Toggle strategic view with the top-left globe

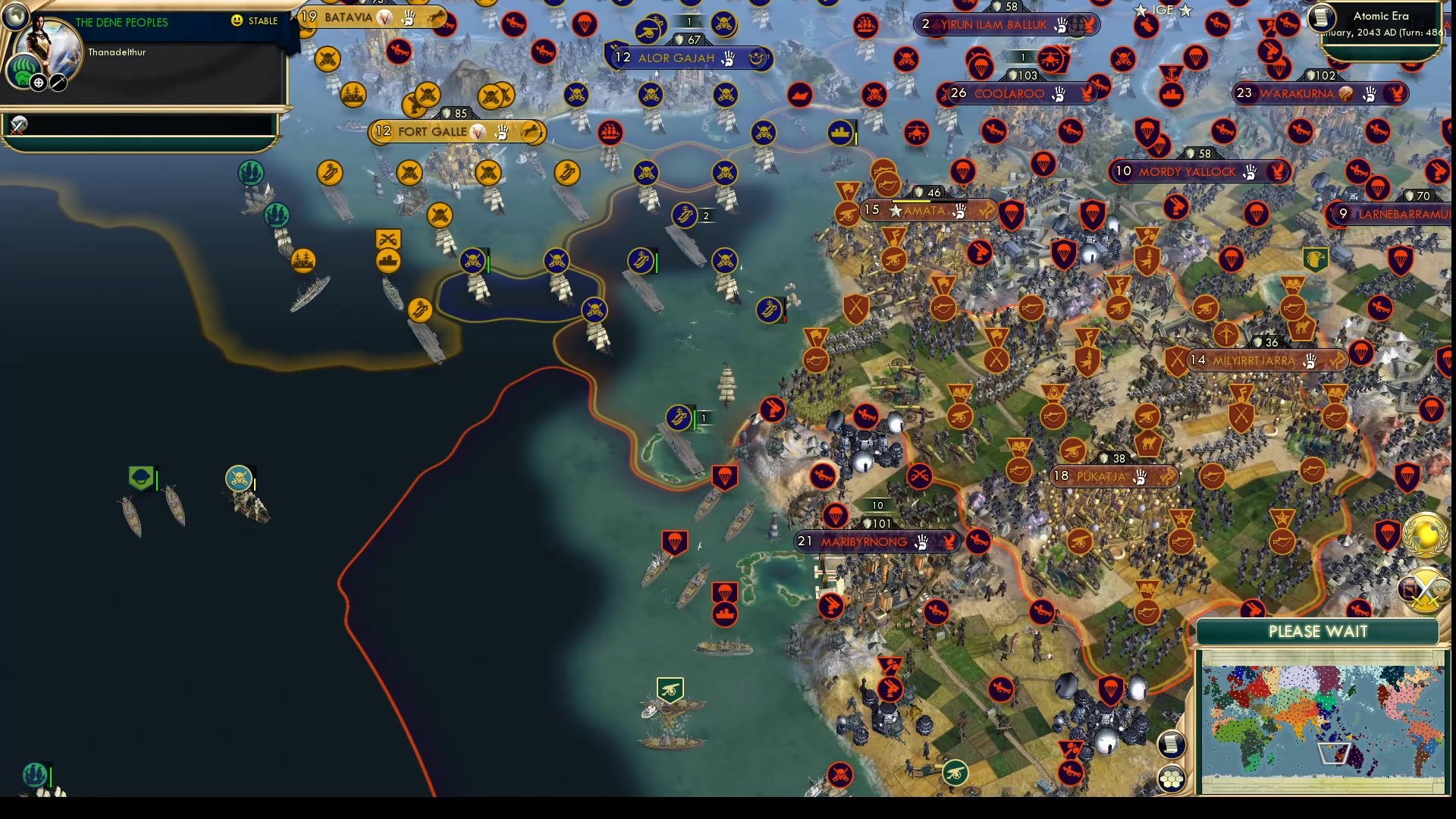point(15,15)
